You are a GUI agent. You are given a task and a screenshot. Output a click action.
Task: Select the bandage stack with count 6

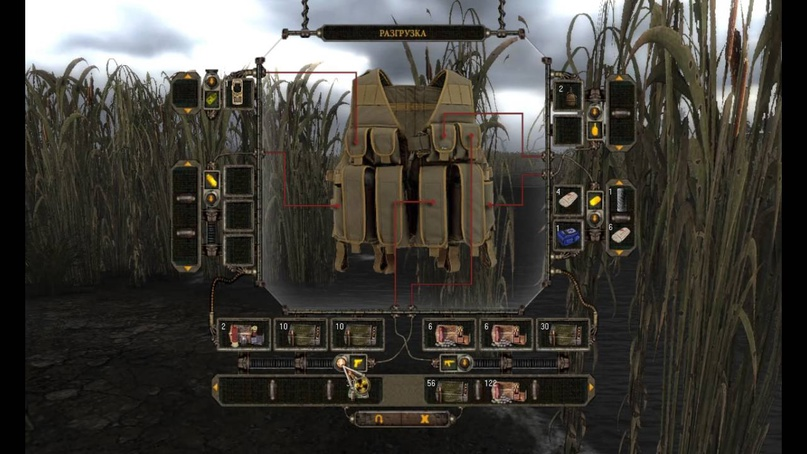(621, 237)
